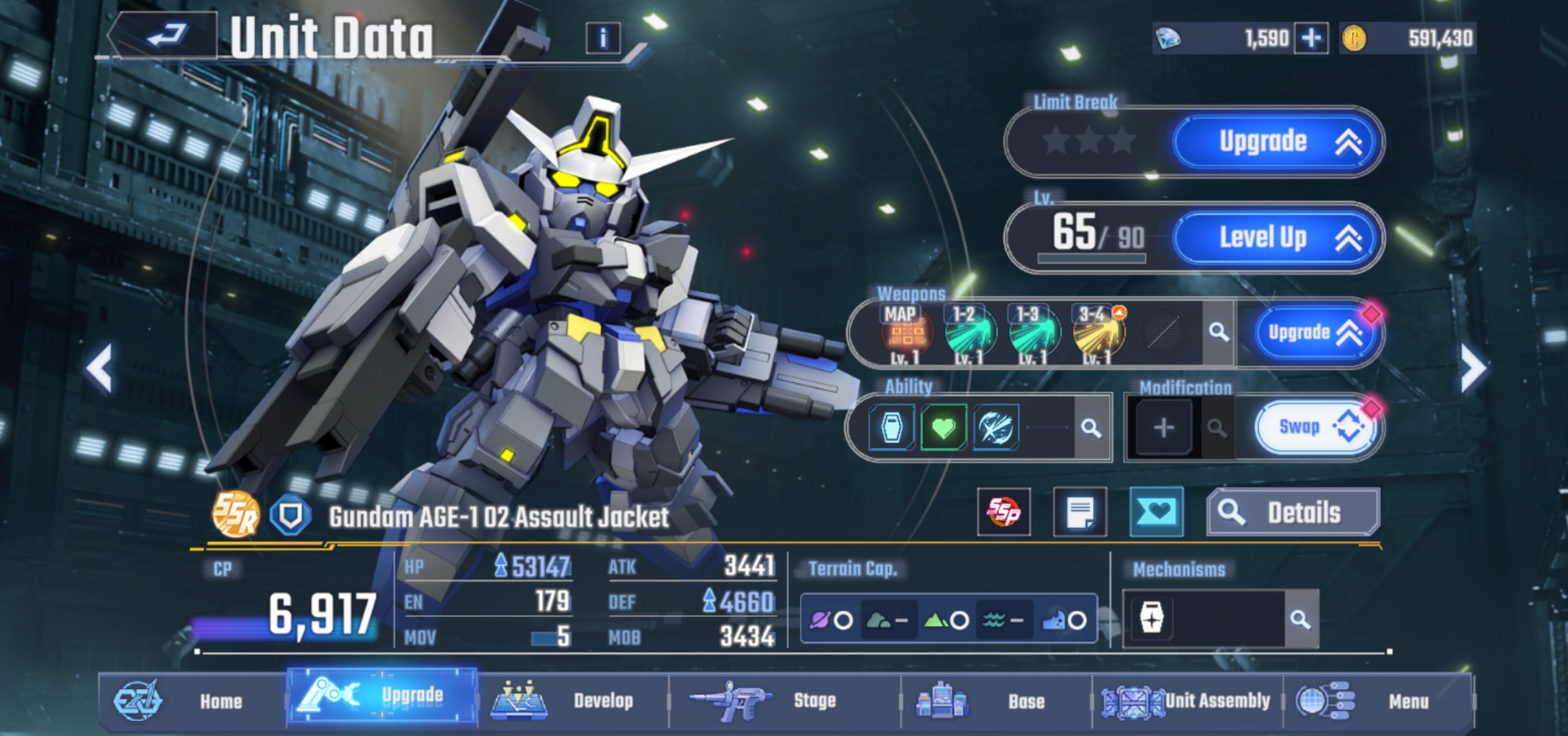Show the next unit with right arrow
This screenshot has width=1568, height=736.
(1472, 368)
